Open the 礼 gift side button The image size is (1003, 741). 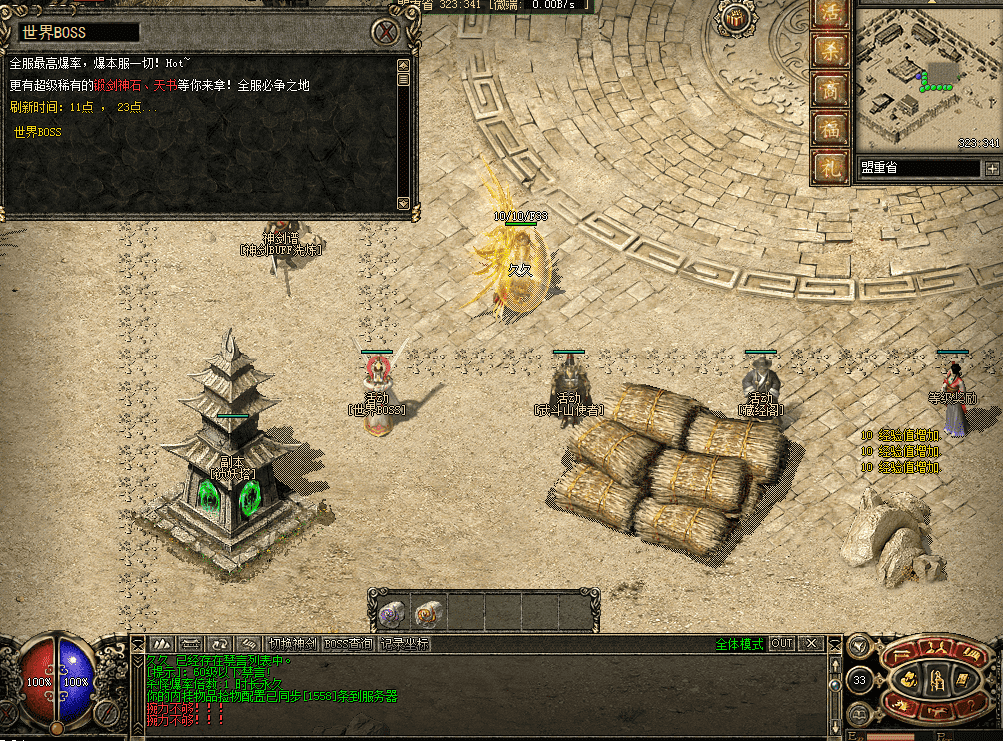(x=830, y=166)
